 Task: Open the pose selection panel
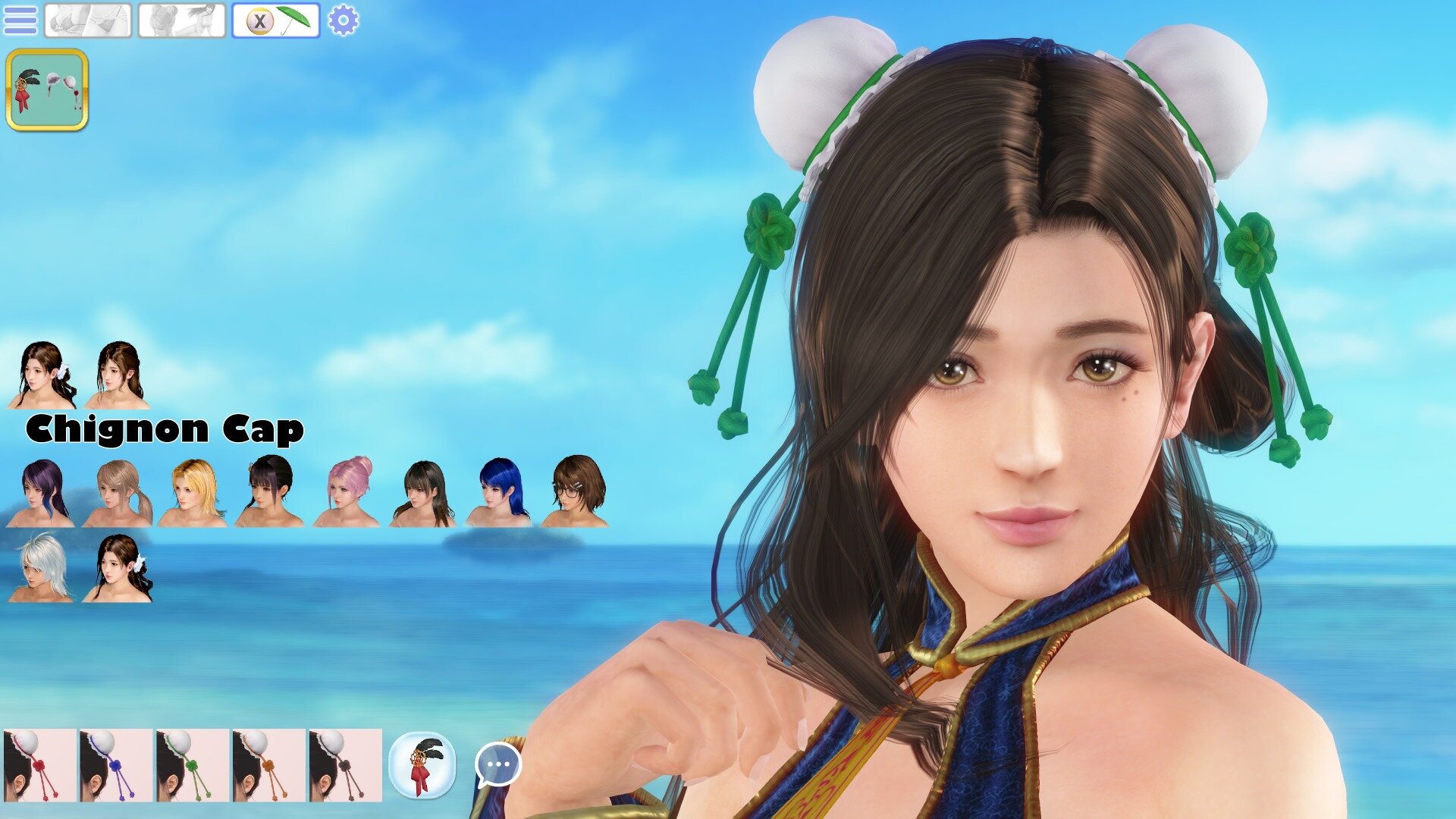point(182,19)
